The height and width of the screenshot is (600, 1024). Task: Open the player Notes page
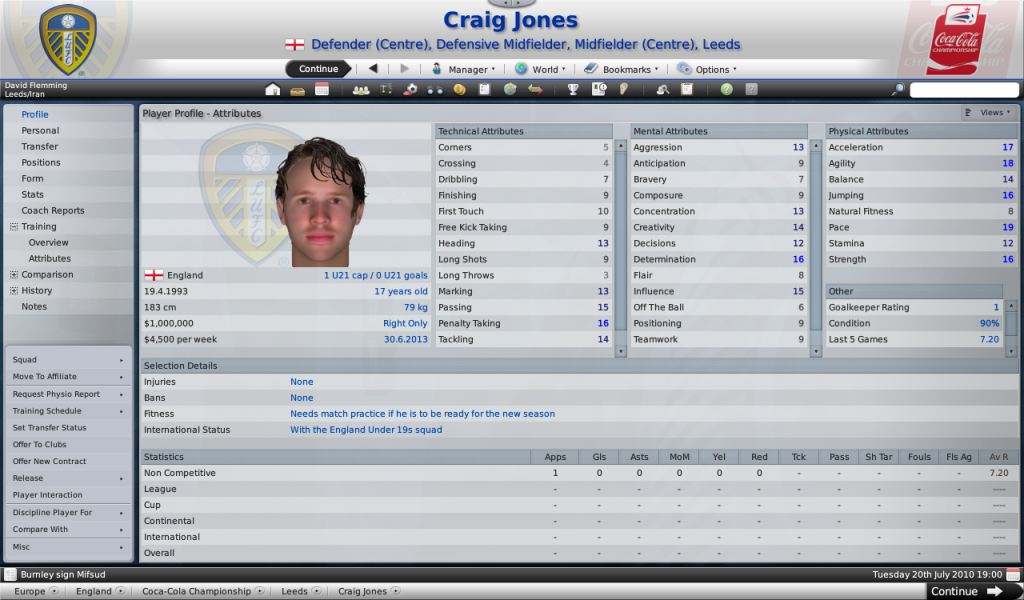(34, 307)
